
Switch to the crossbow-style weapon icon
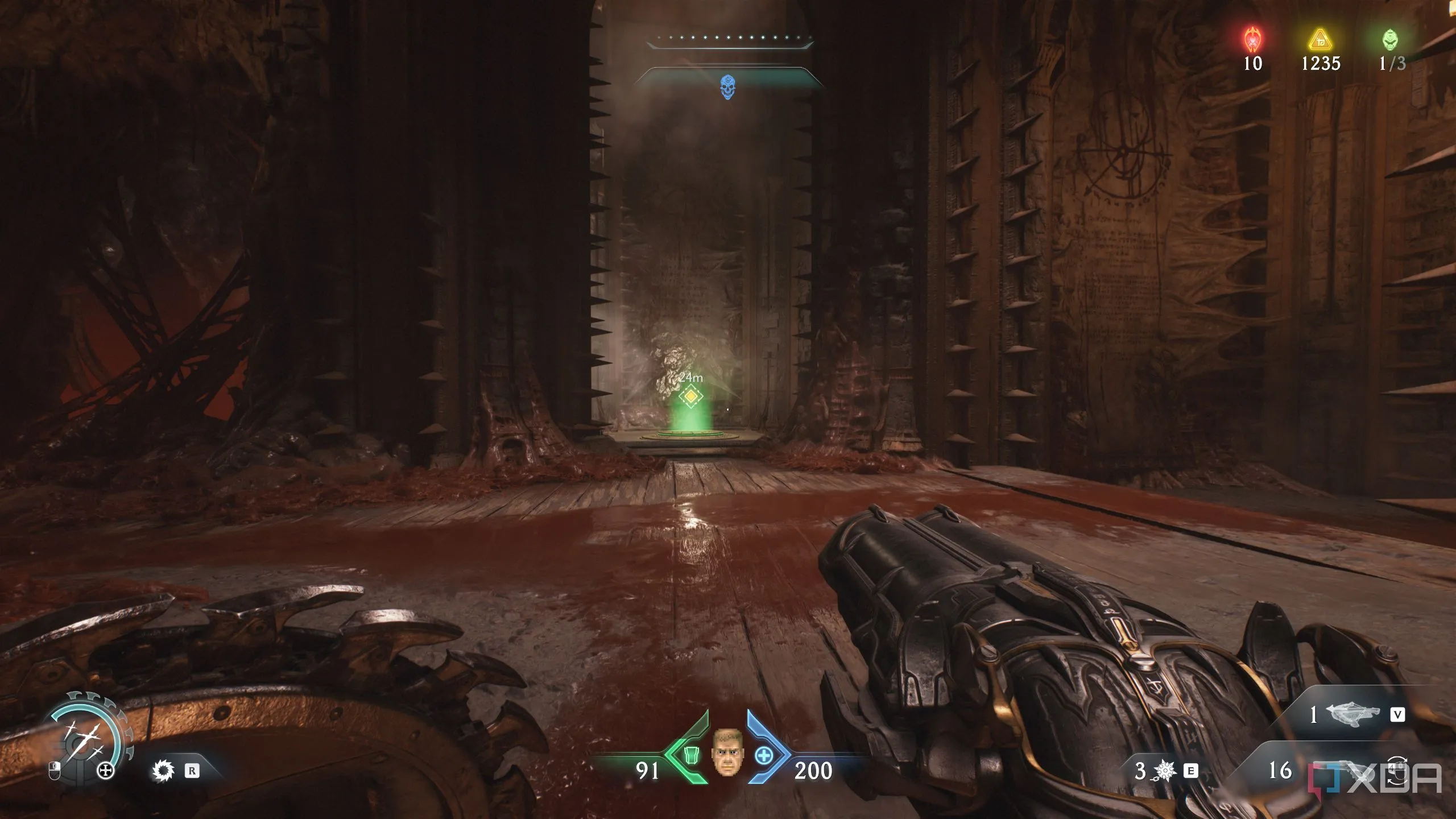(x=1352, y=714)
